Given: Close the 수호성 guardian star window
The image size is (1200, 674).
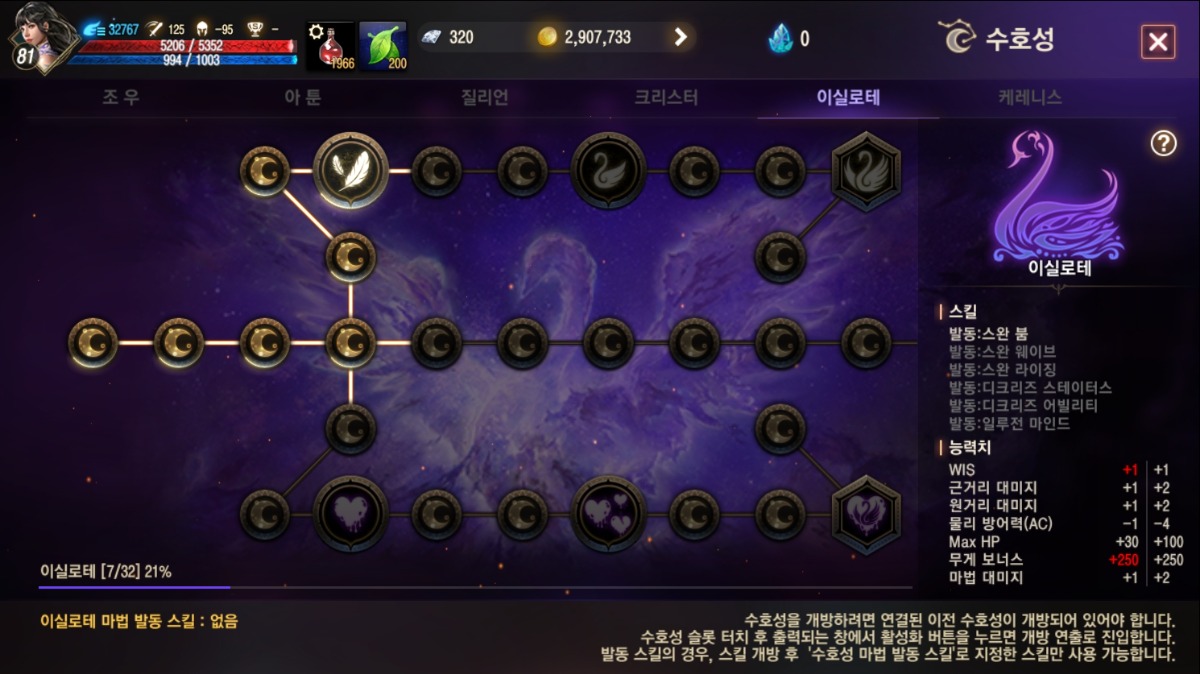Looking at the screenshot, I should pyautogui.click(x=1157, y=42).
